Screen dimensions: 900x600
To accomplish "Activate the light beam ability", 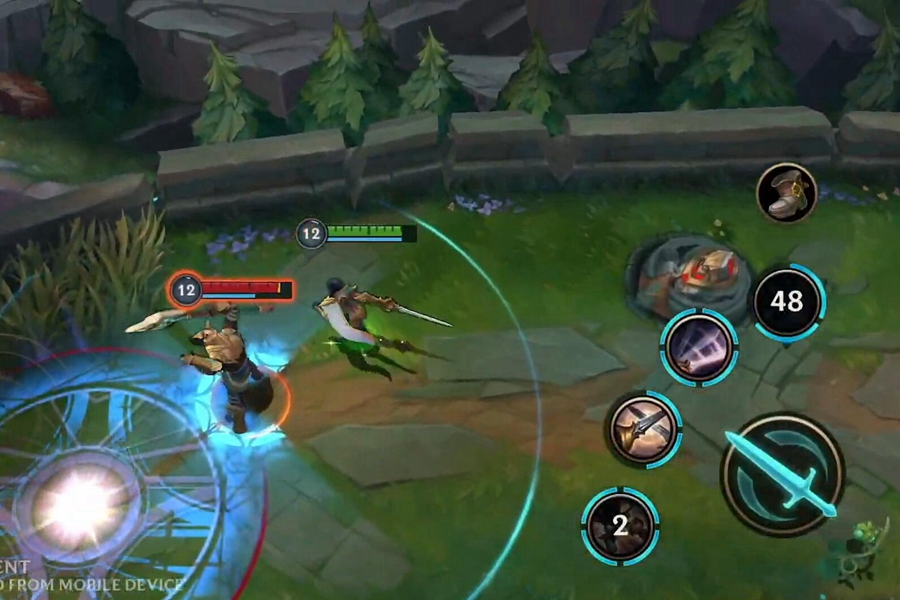I will click(698, 348).
